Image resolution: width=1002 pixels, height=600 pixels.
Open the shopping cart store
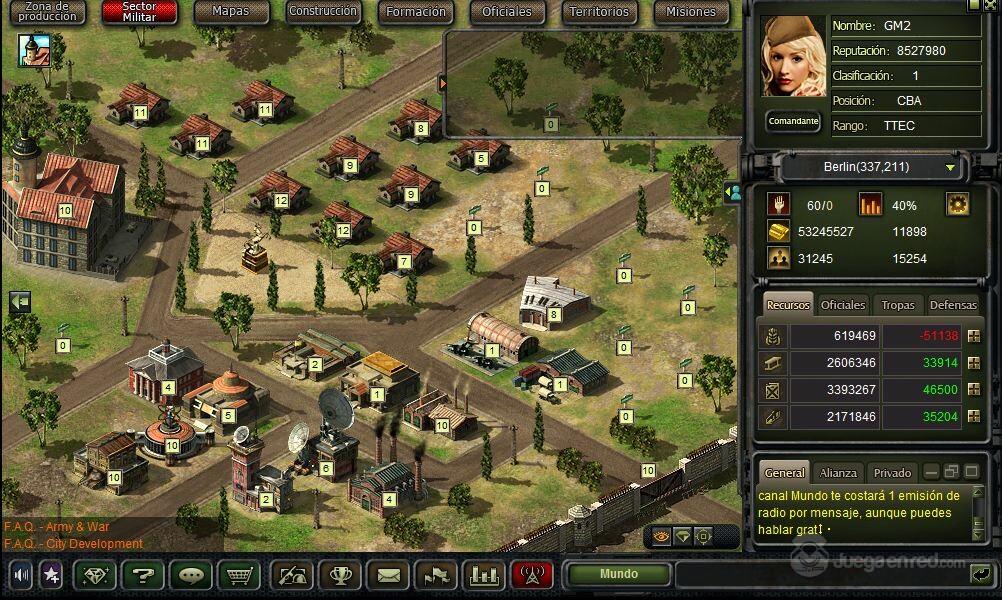pyautogui.click(x=238, y=575)
